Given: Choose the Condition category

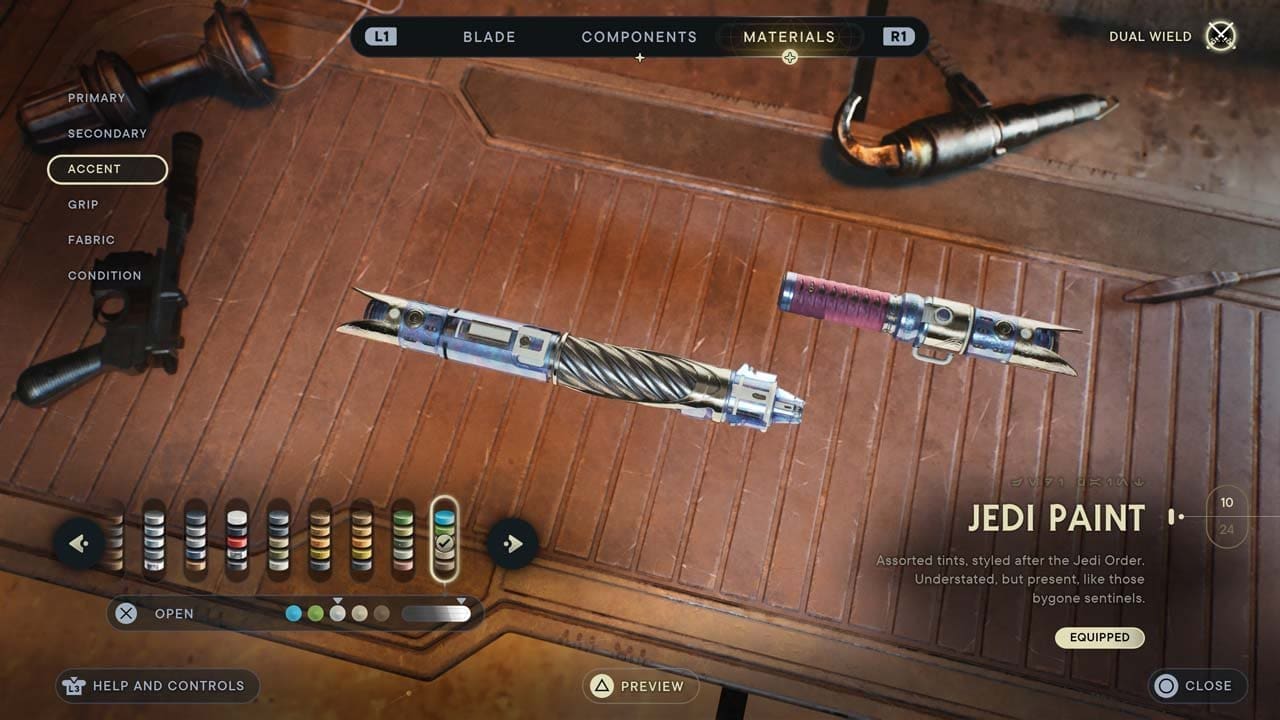Looking at the screenshot, I should pyautogui.click(x=104, y=275).
